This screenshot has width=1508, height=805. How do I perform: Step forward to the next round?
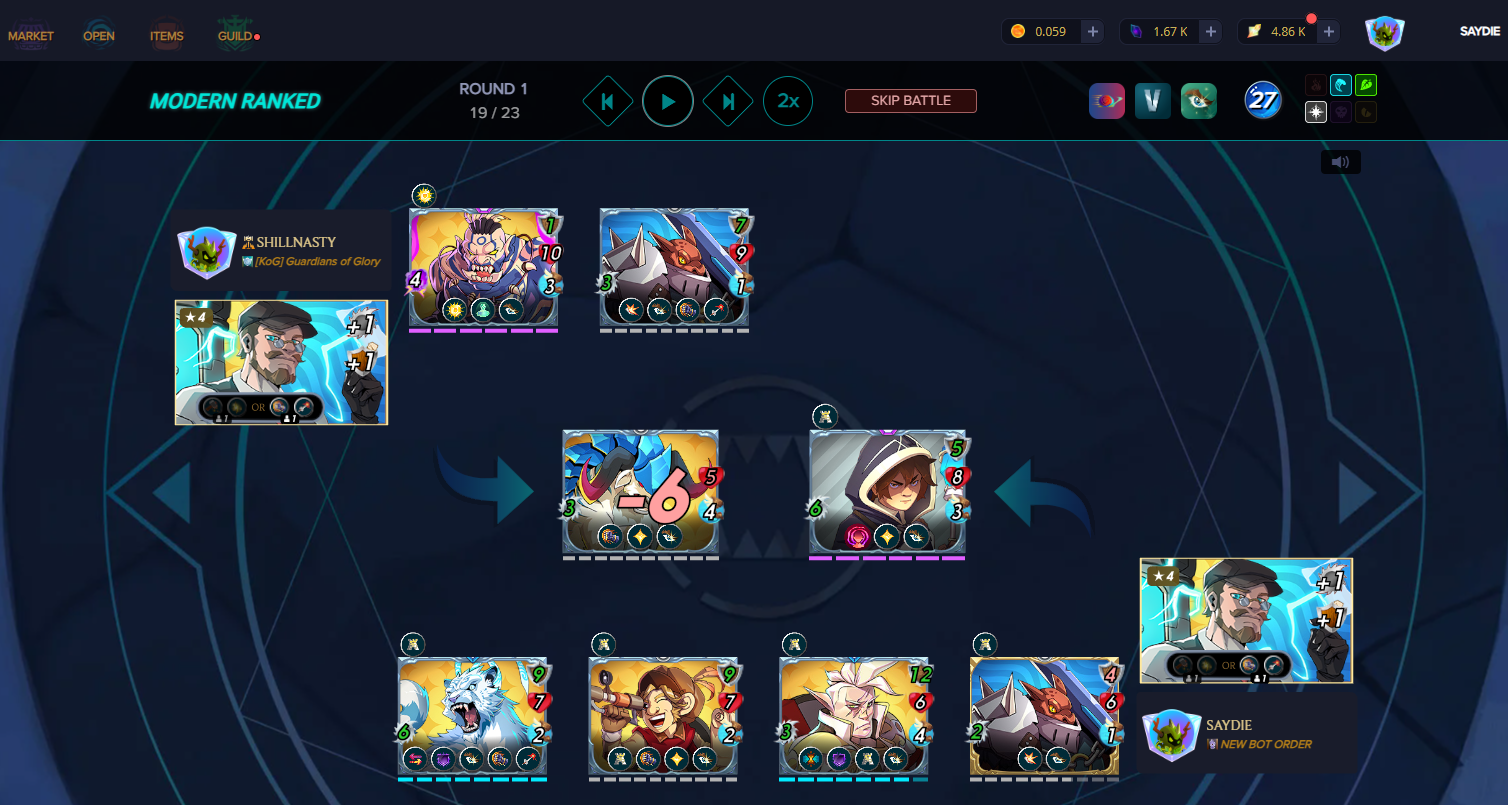click(728, 101)
